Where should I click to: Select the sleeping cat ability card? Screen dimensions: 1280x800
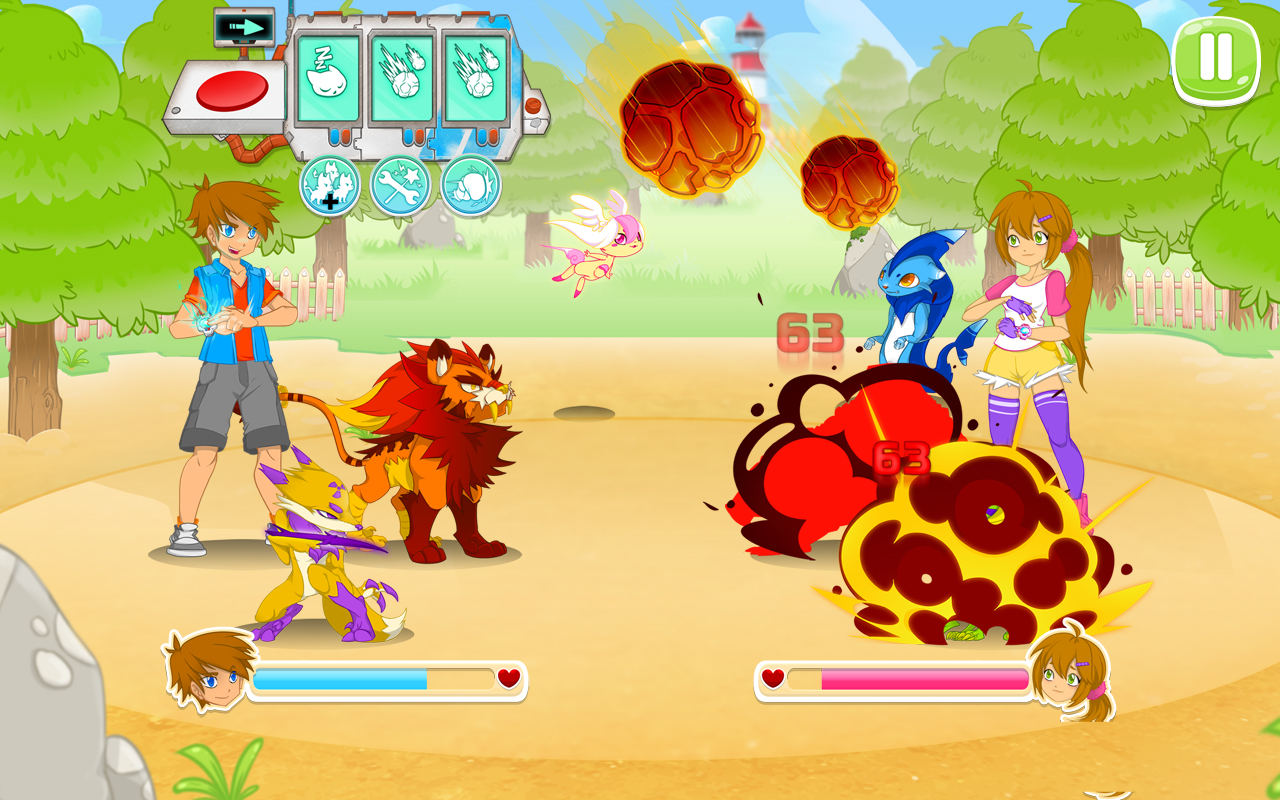326,80
